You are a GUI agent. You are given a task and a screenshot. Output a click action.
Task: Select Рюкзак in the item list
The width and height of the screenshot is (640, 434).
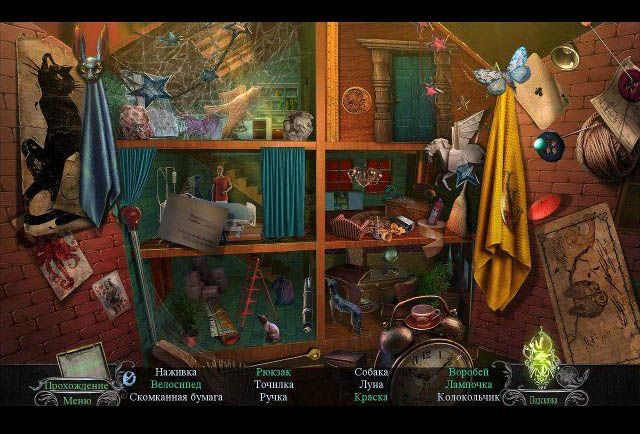coord(272,372)
